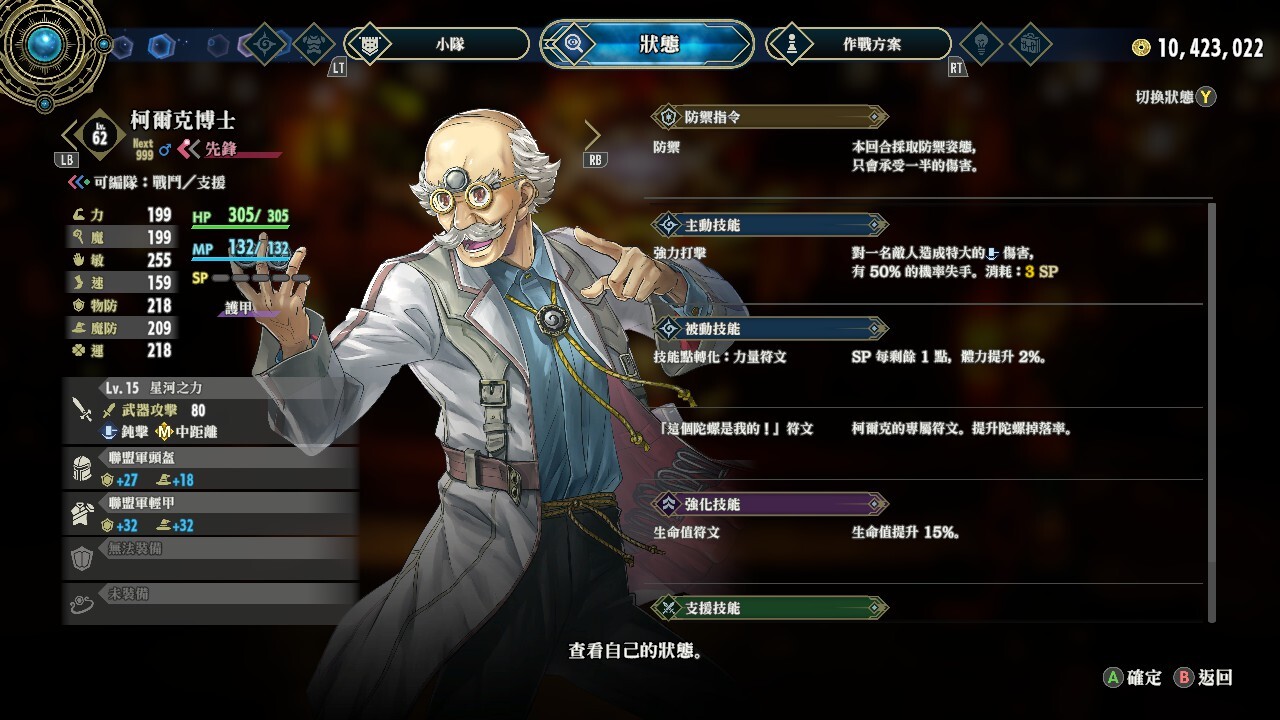The width and height of the screenshot is (1280, 720).
Task: Show the previous character with left arrow
Action: click(70, 135)
